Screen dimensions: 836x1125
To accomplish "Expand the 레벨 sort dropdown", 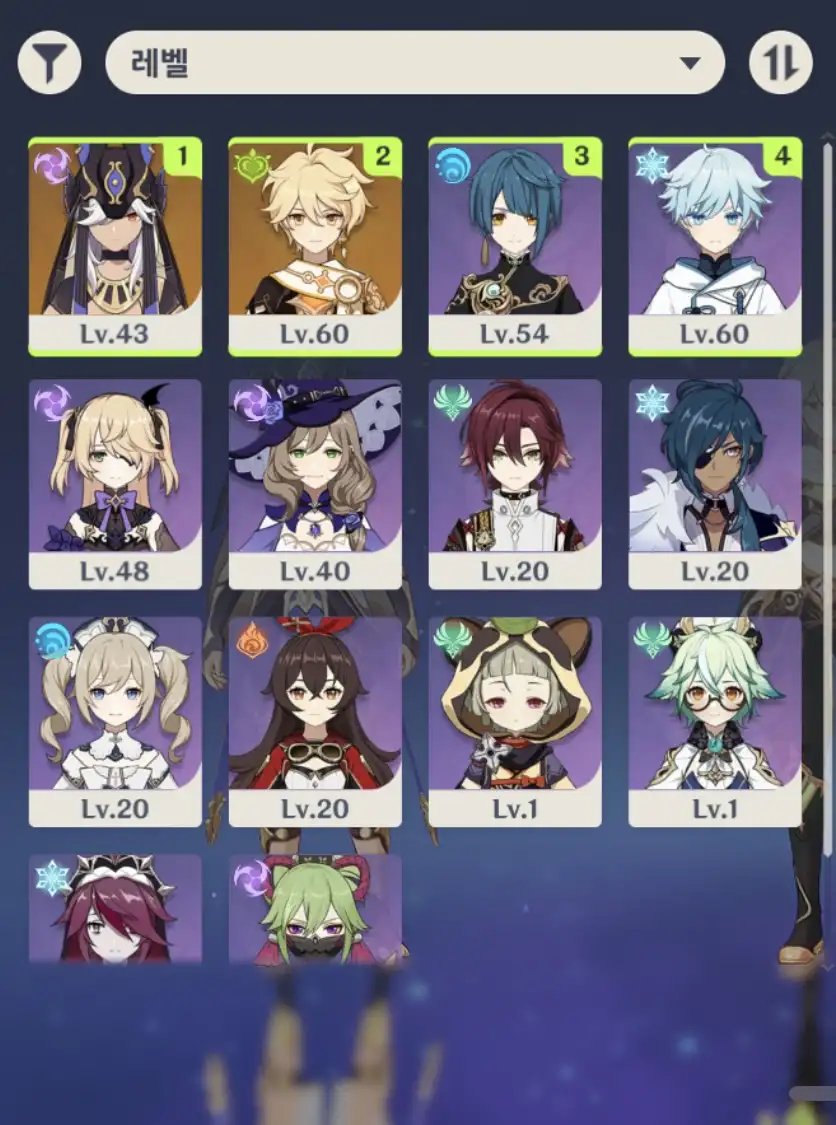I will tap(414, 63).
